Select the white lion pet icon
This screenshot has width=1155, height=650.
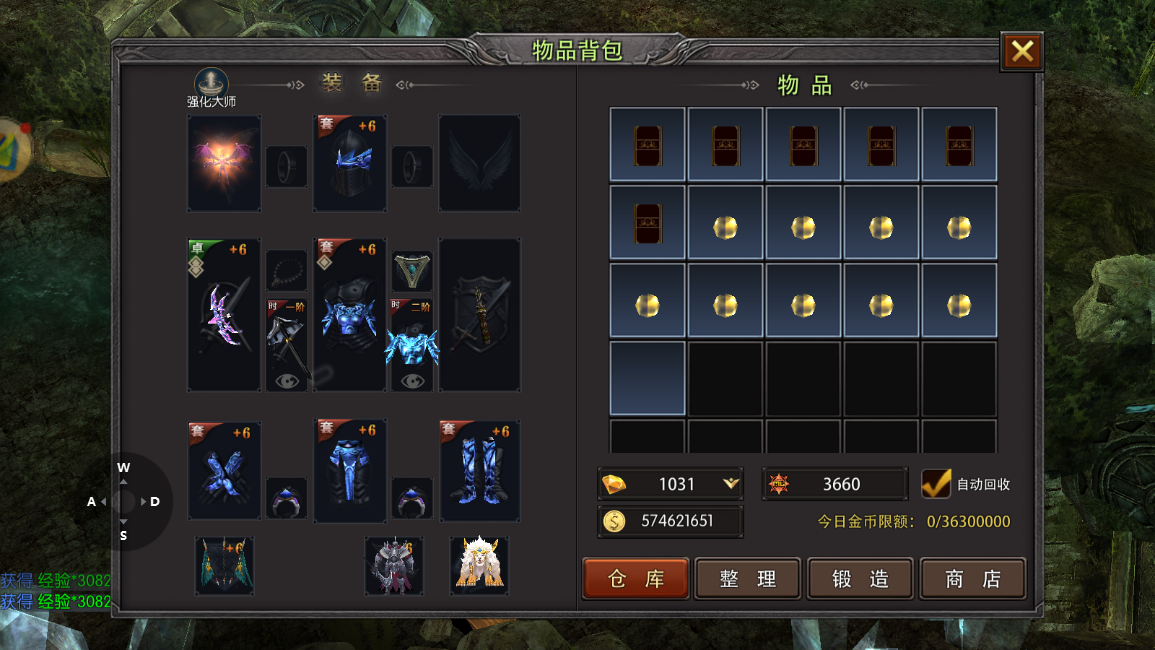479,565
